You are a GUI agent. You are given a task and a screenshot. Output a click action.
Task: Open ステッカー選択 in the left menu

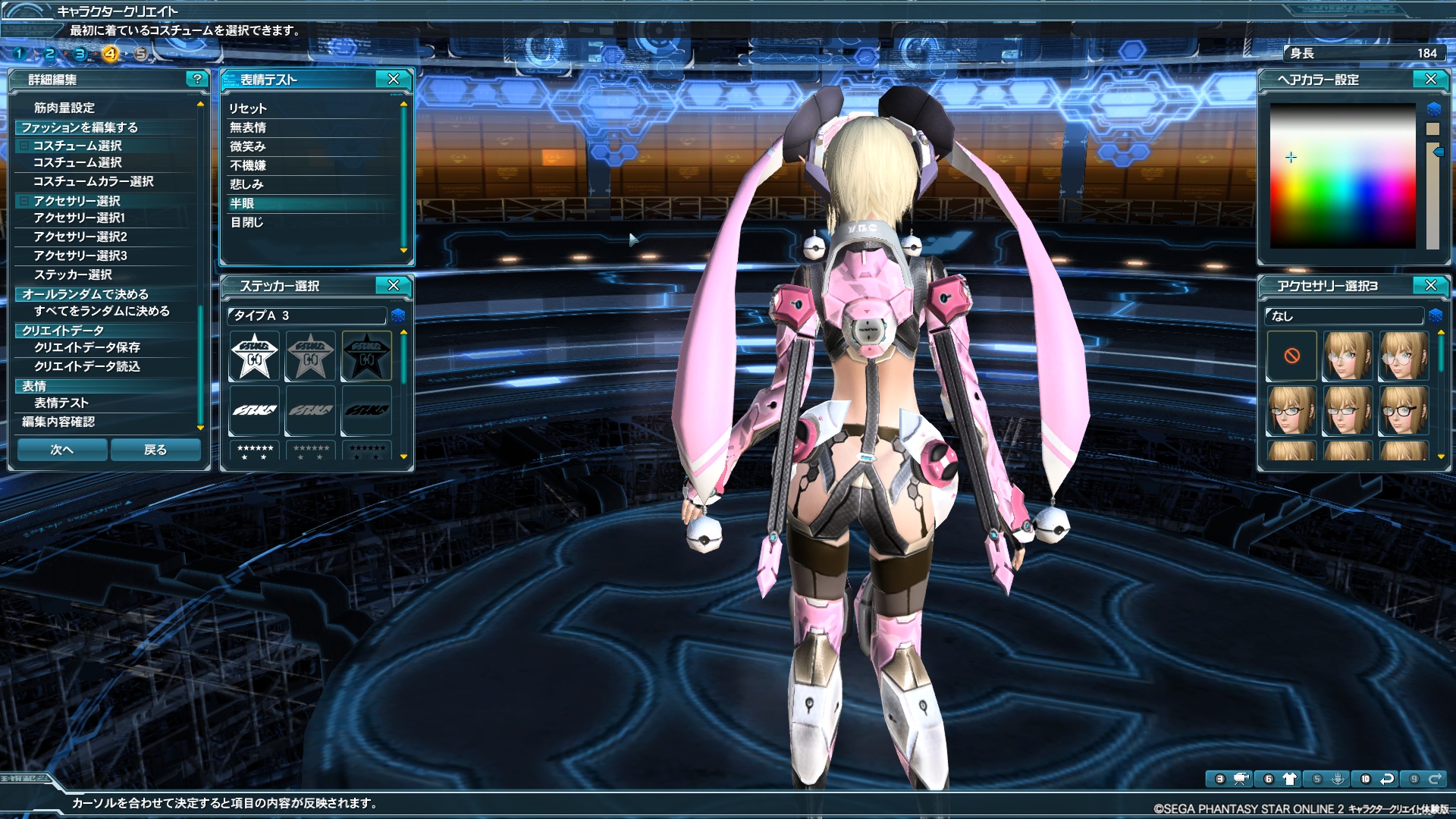pyautogui.click(x=73, y=275)
